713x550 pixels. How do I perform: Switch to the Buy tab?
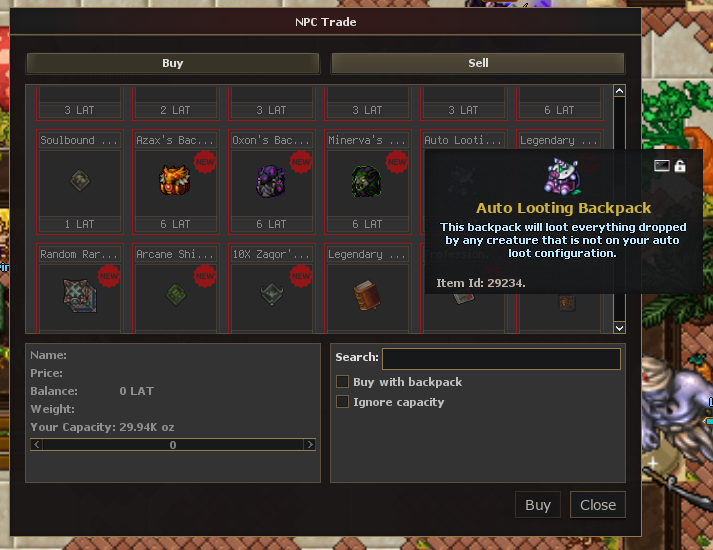(x=172, y=63)
